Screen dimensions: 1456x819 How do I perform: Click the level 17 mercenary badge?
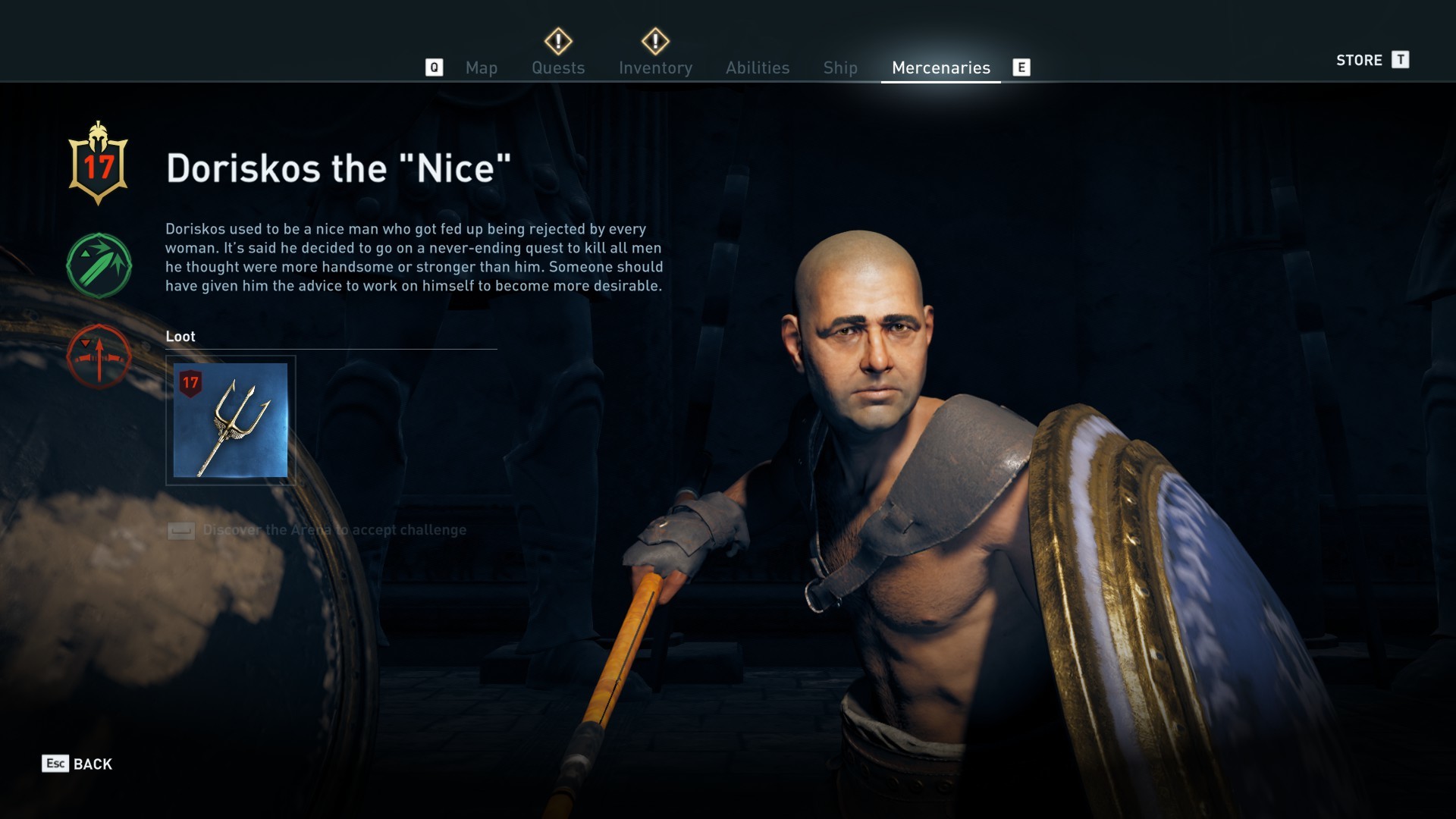[99, 165]
